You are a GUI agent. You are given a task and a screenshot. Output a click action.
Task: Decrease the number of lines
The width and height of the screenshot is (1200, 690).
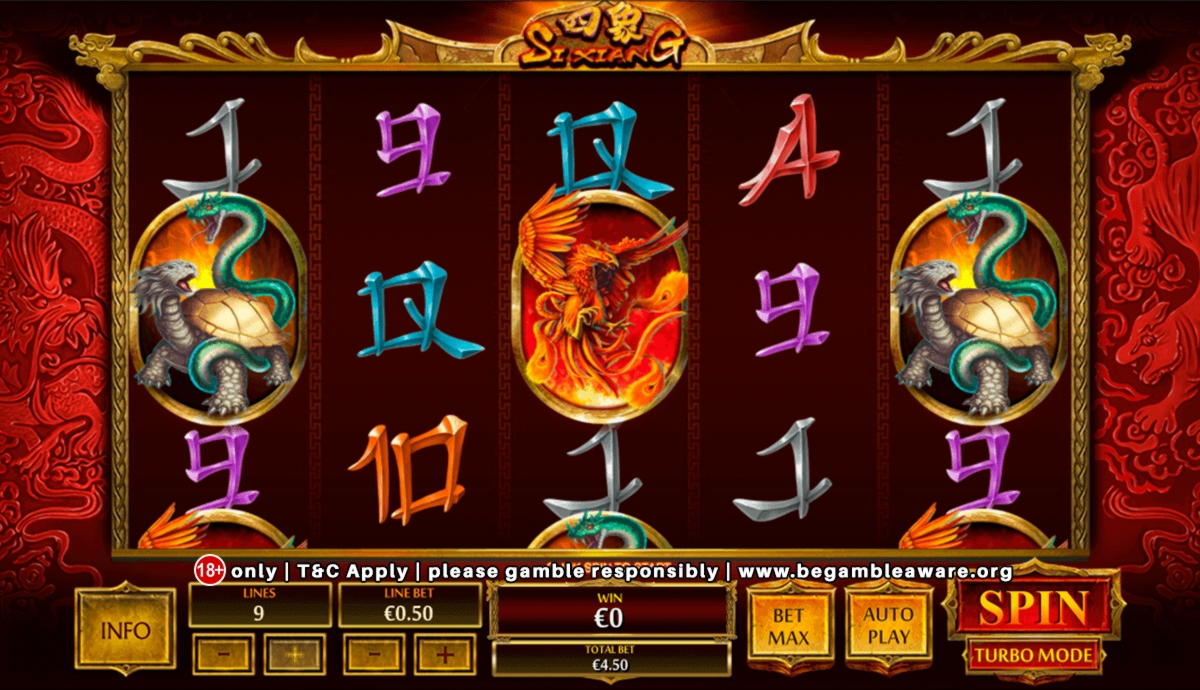click(224, 654)
